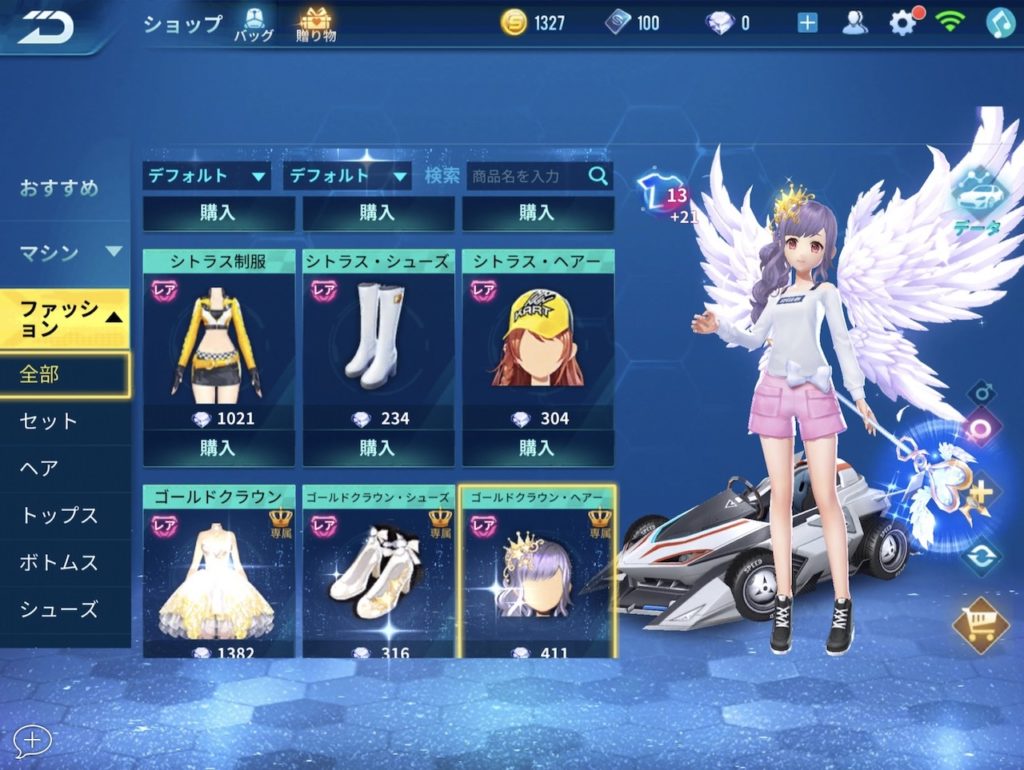
Task: Select the ゴールドクラウン dress item
Action: click(218, 575)
